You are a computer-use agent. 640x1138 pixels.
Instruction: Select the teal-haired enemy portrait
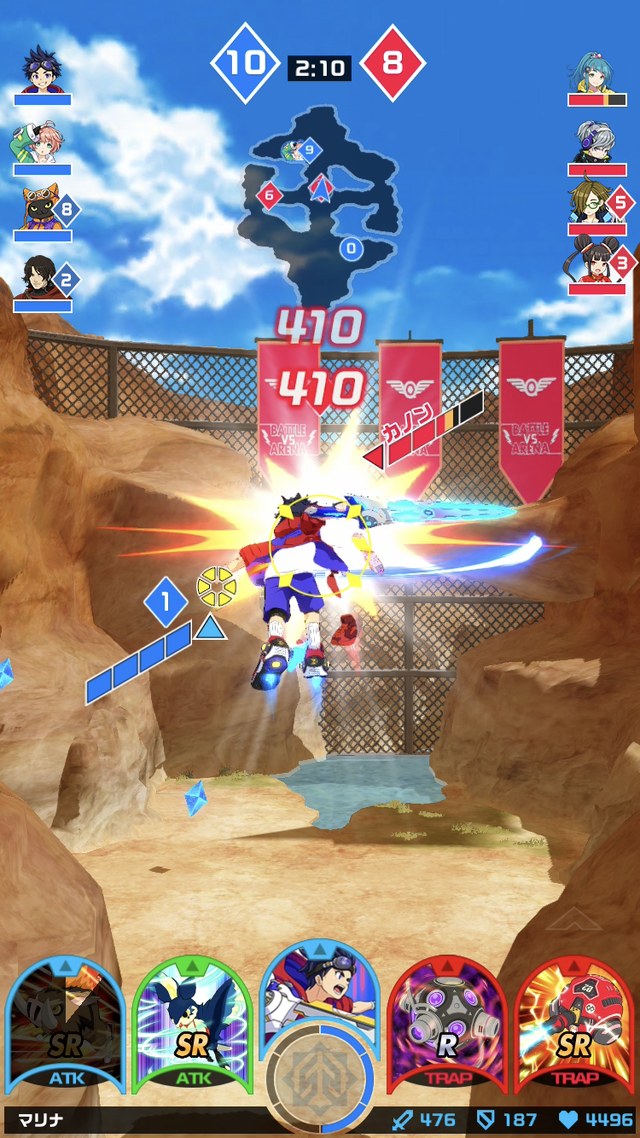point(597,72)
